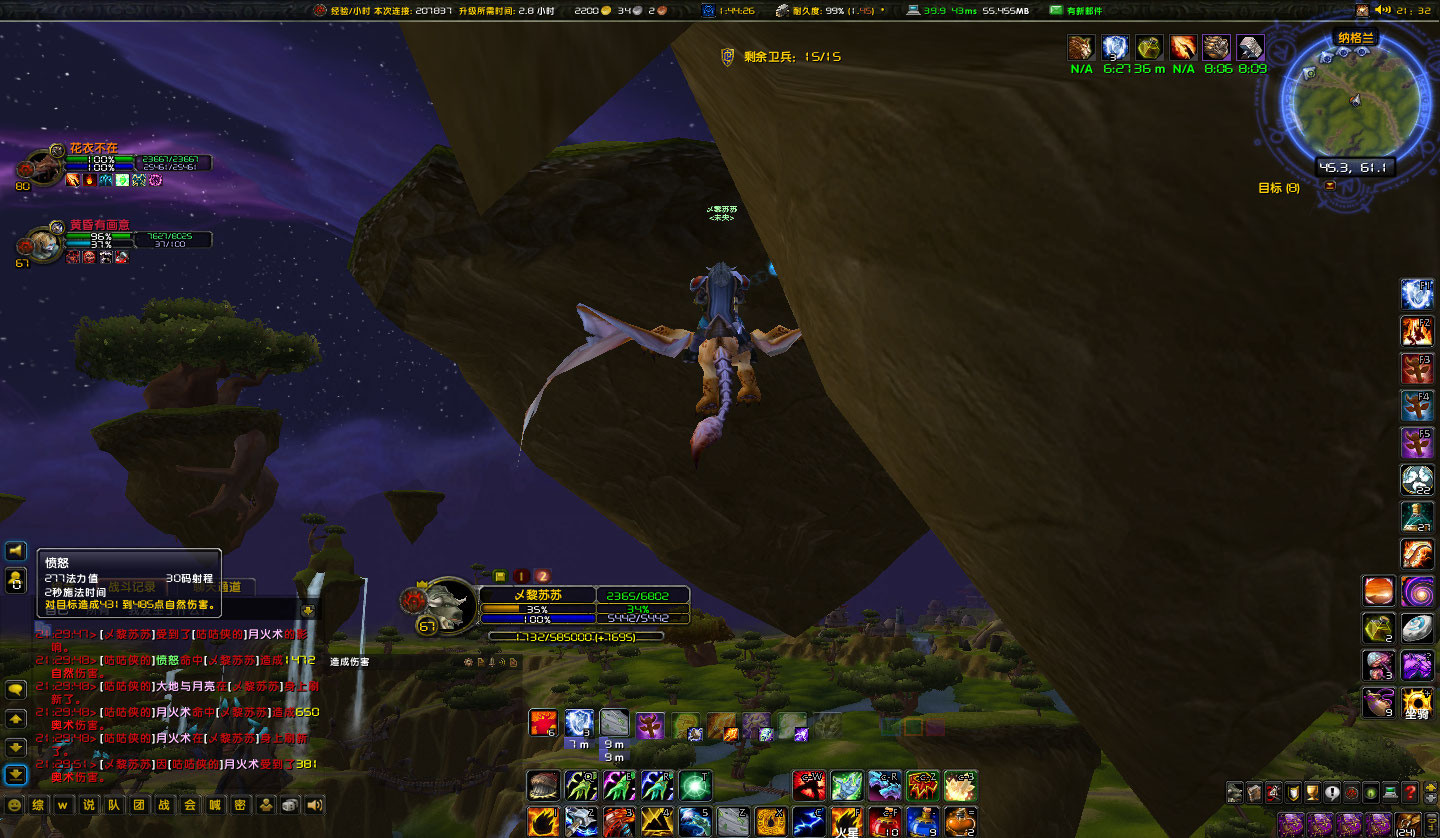1440x838 pixels.
Task: Open the emote smiley icon near chat
Action: [14, 805]
